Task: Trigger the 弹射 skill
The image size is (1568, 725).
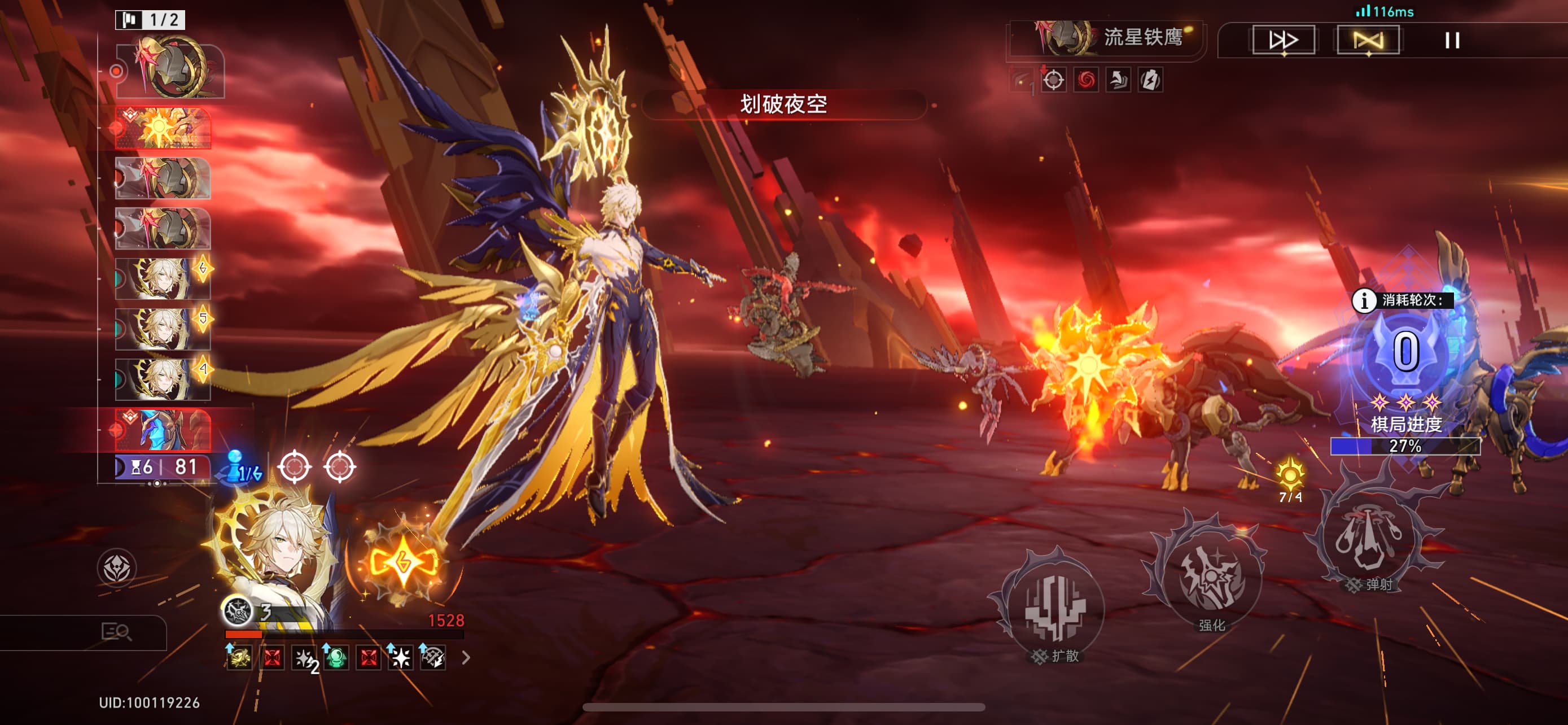Action: tap(1370, 537)
